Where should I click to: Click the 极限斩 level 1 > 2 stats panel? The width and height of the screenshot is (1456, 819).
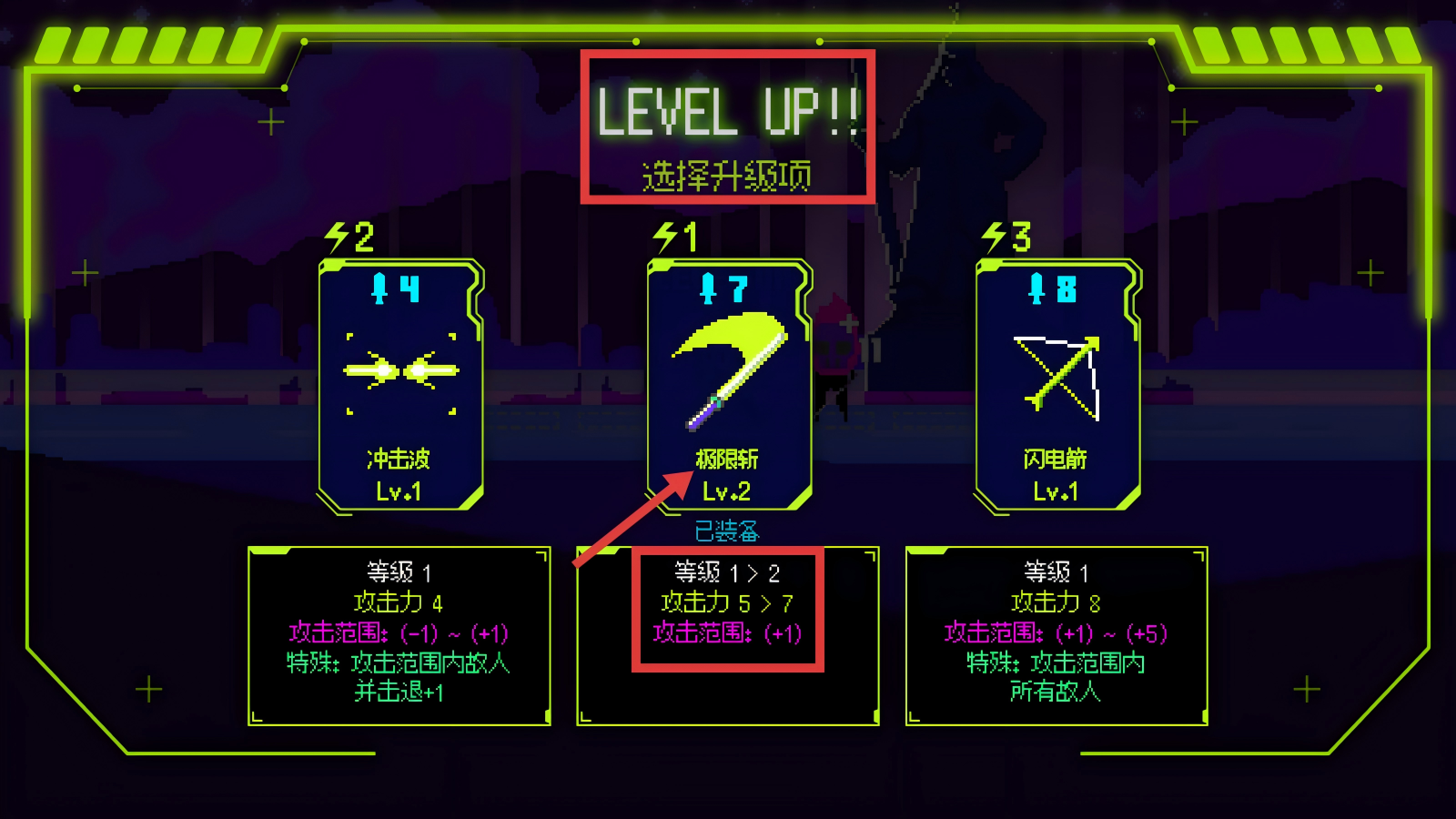[x=728, y=635]
